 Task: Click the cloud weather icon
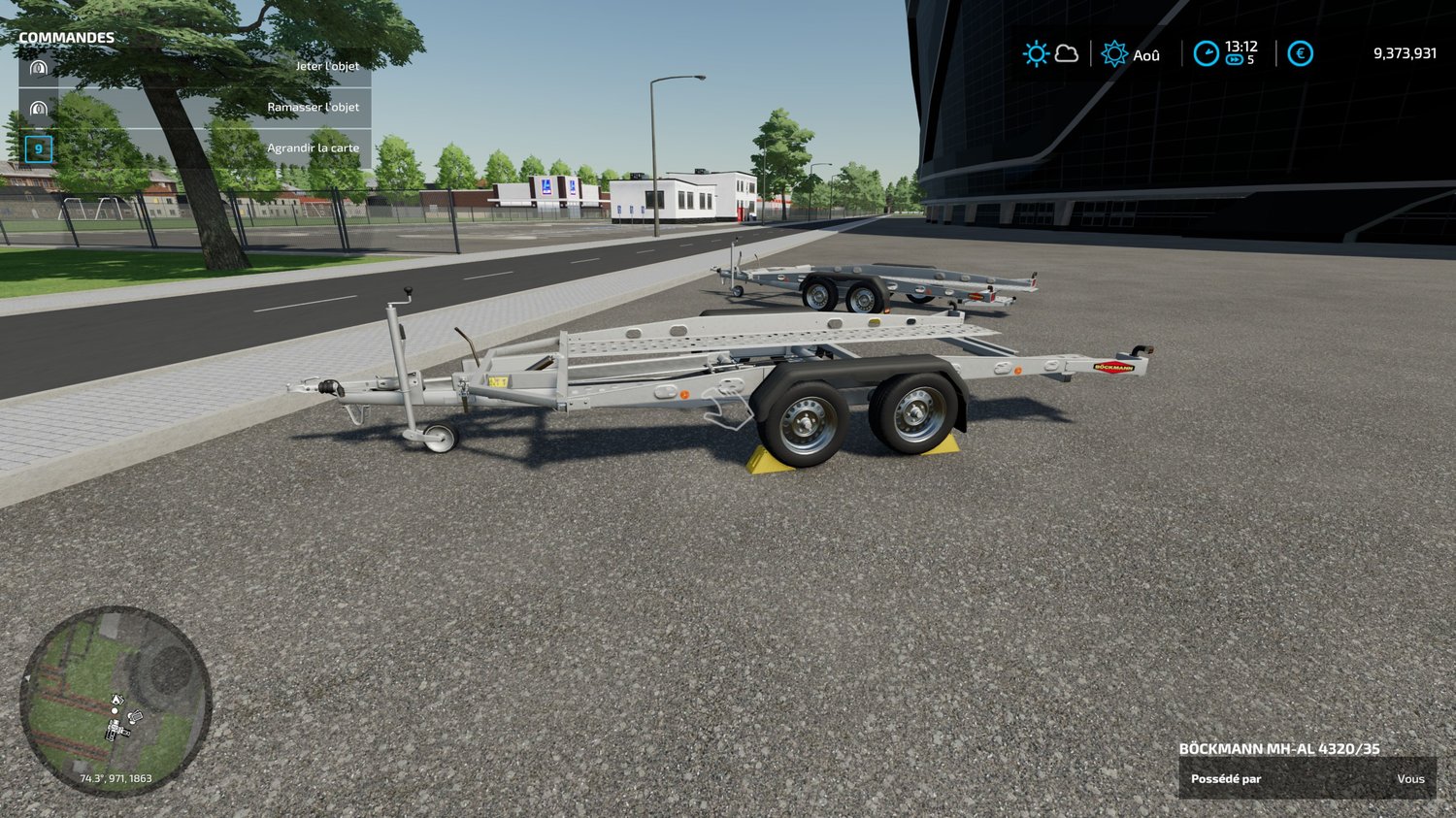point(1067,53)
